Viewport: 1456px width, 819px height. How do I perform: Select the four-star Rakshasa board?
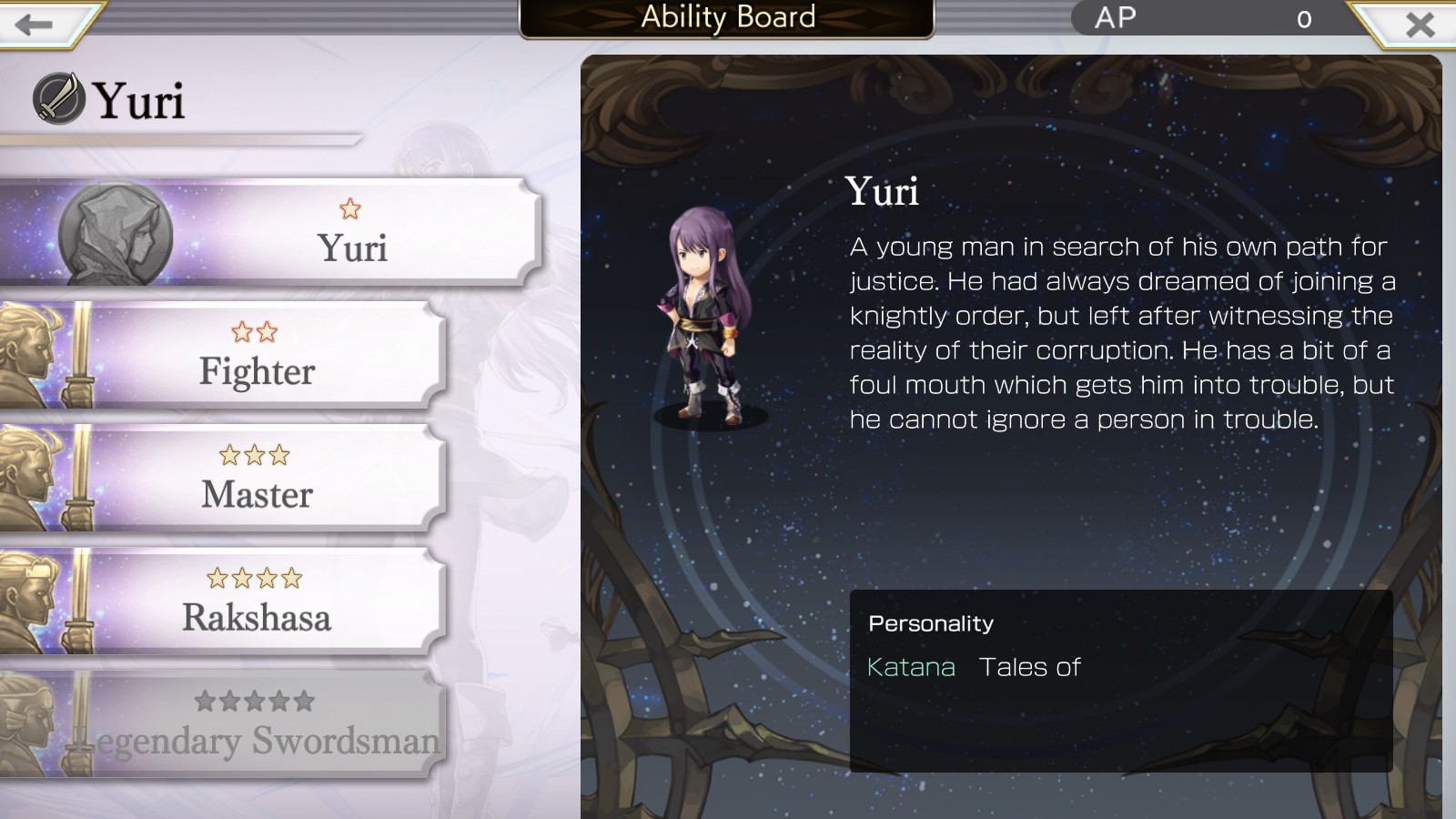click(x=258, y=602)
